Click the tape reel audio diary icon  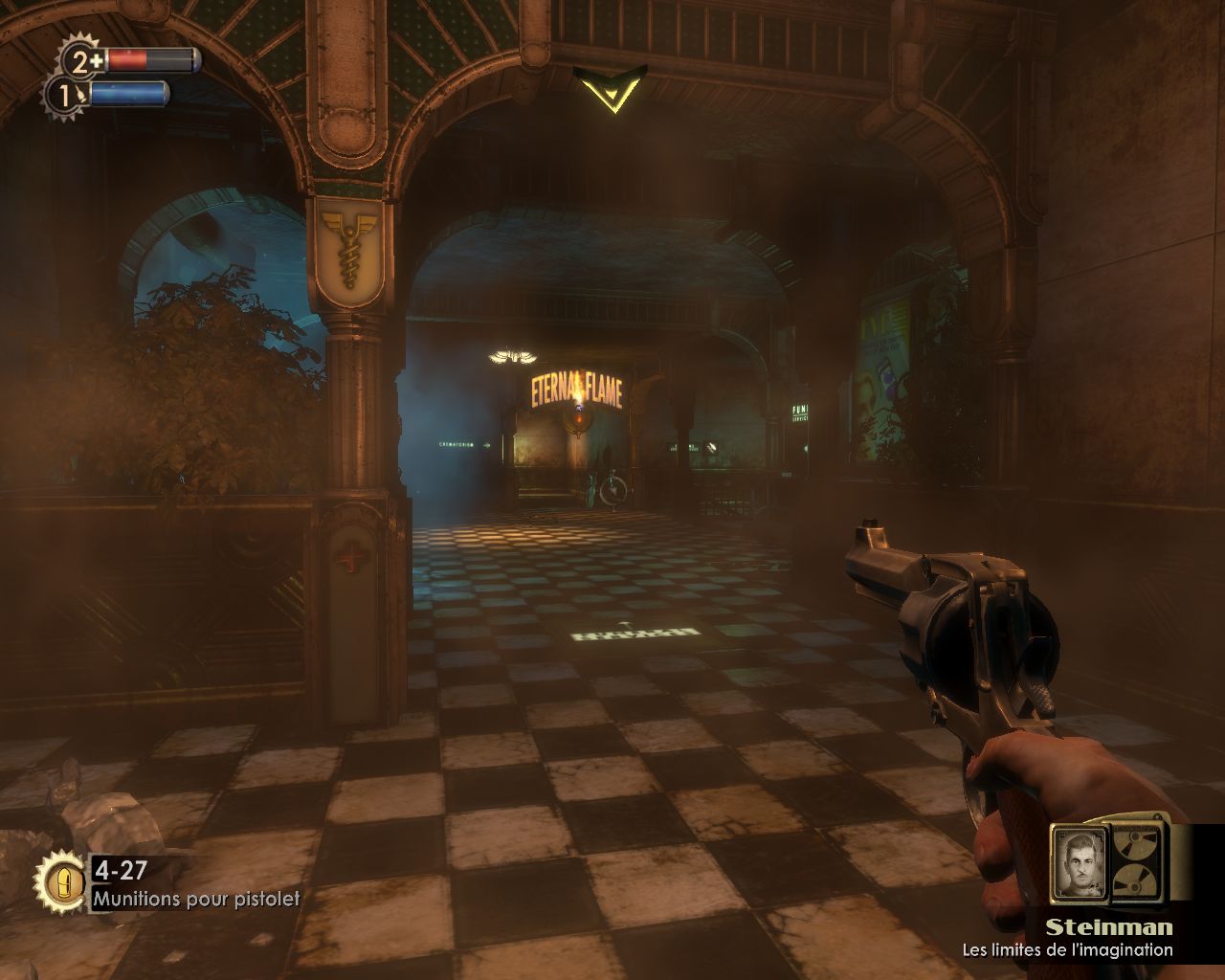tap(1137, 861)
